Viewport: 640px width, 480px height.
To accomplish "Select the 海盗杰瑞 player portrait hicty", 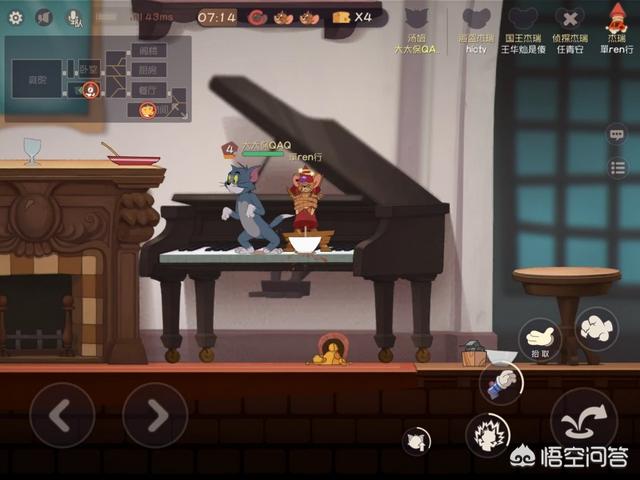I will (477, 20).
